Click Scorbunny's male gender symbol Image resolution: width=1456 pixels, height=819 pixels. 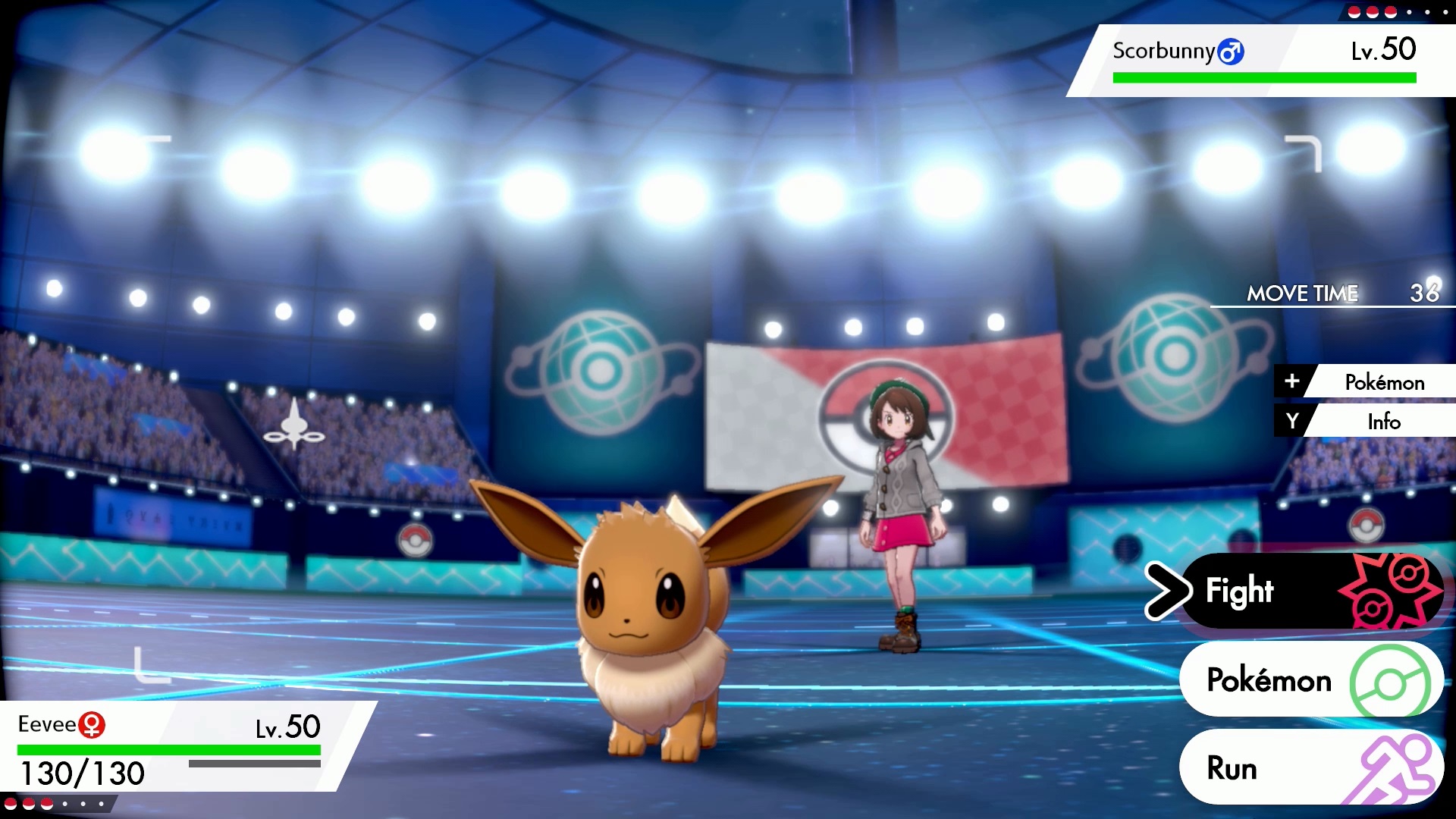pos(1232,52)
